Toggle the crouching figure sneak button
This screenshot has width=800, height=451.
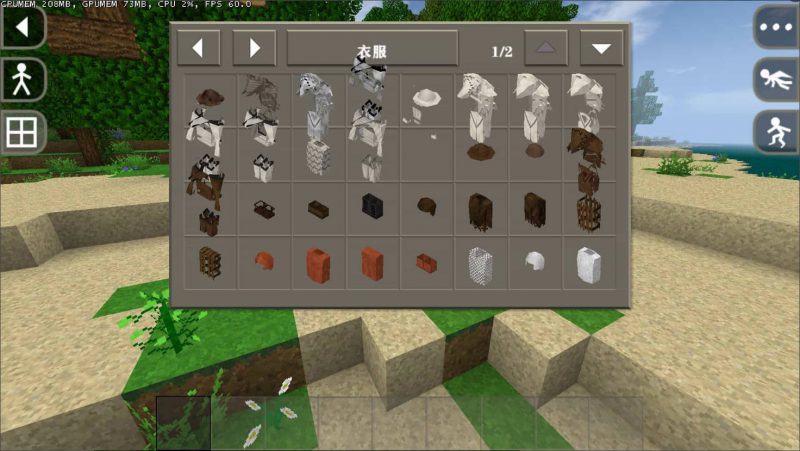pyautogui.click(x=776, y=132)
